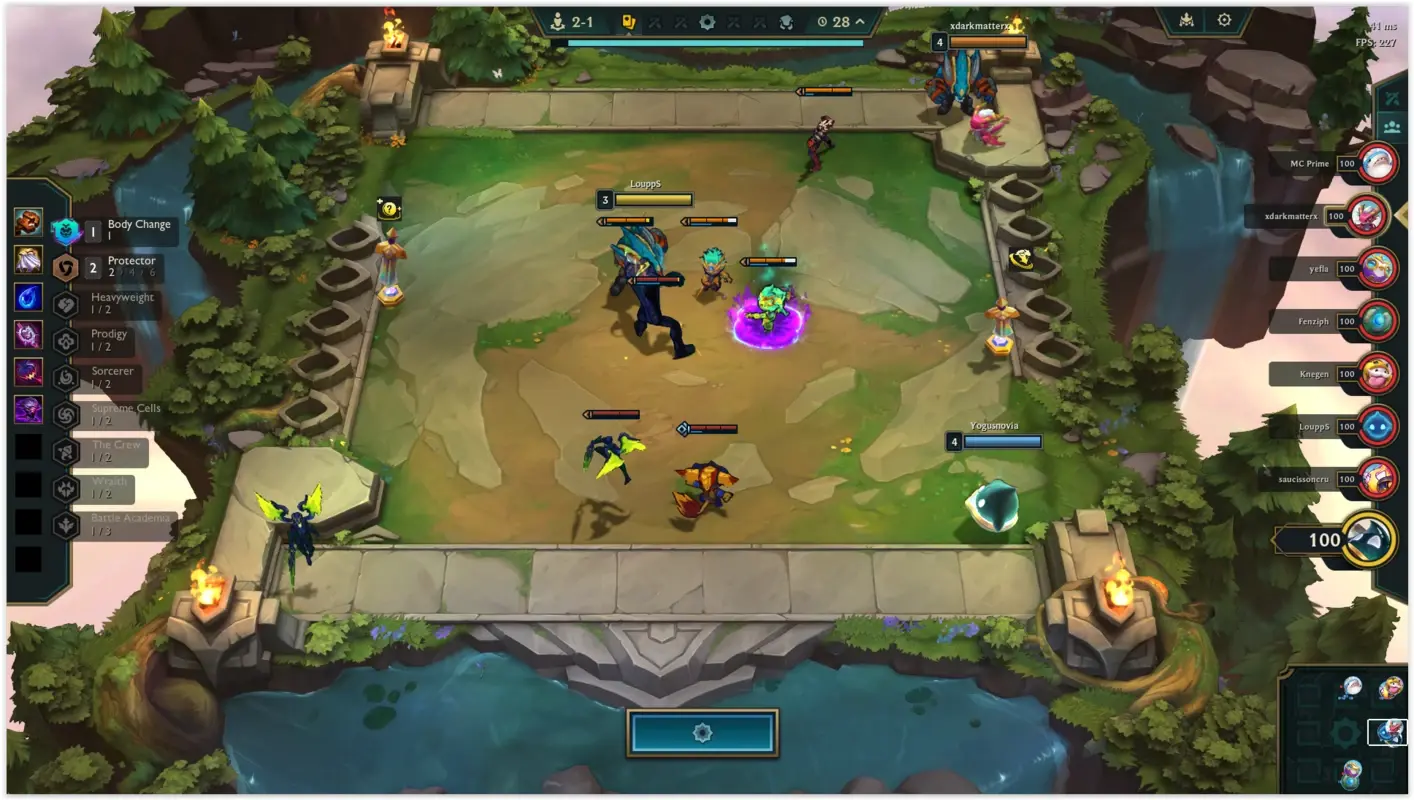Toggle the shop open with the bottom-center gear button

(x=701, y=731)
